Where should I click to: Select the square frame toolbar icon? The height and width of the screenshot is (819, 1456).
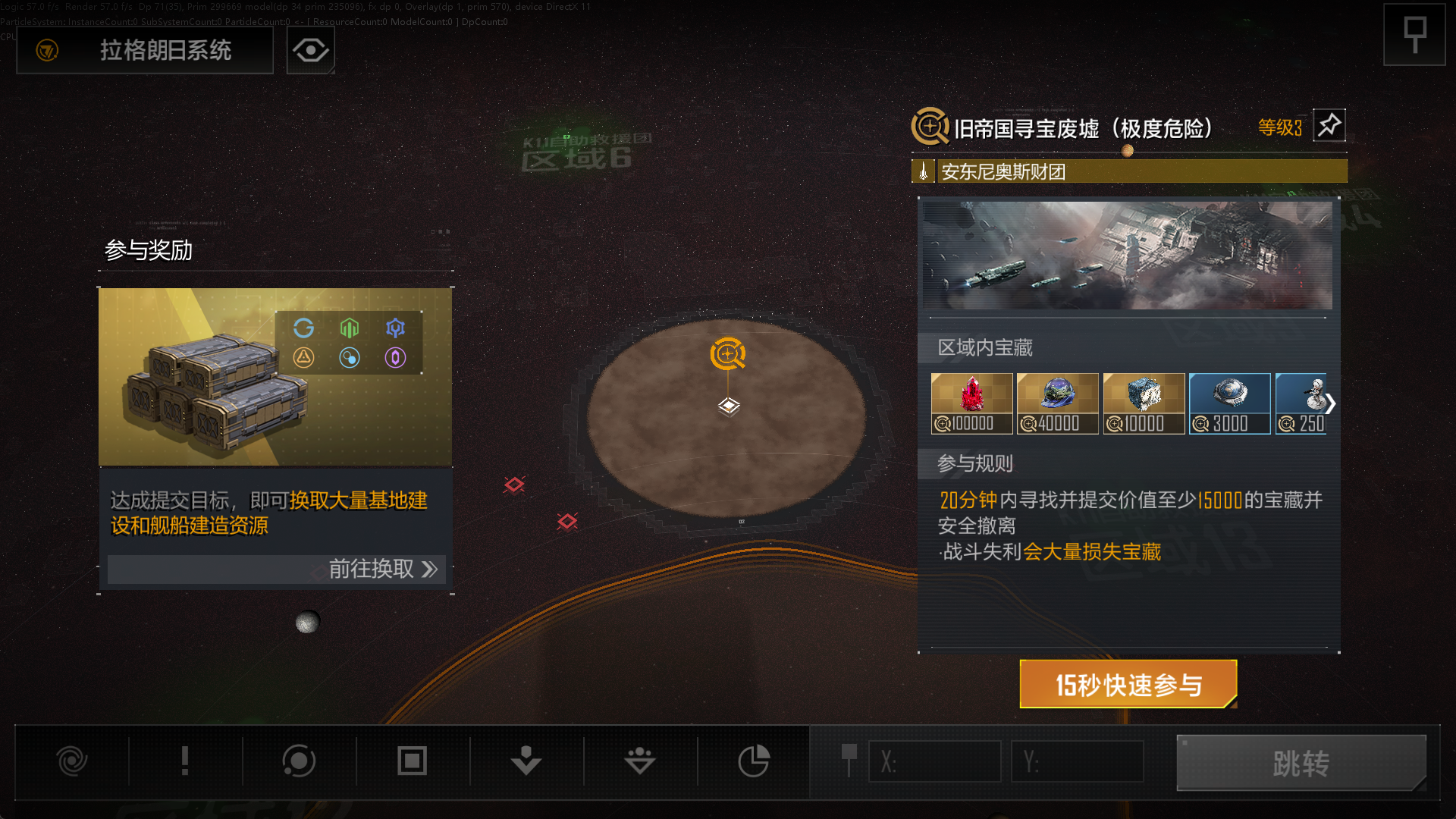click(x=413, y=761)
